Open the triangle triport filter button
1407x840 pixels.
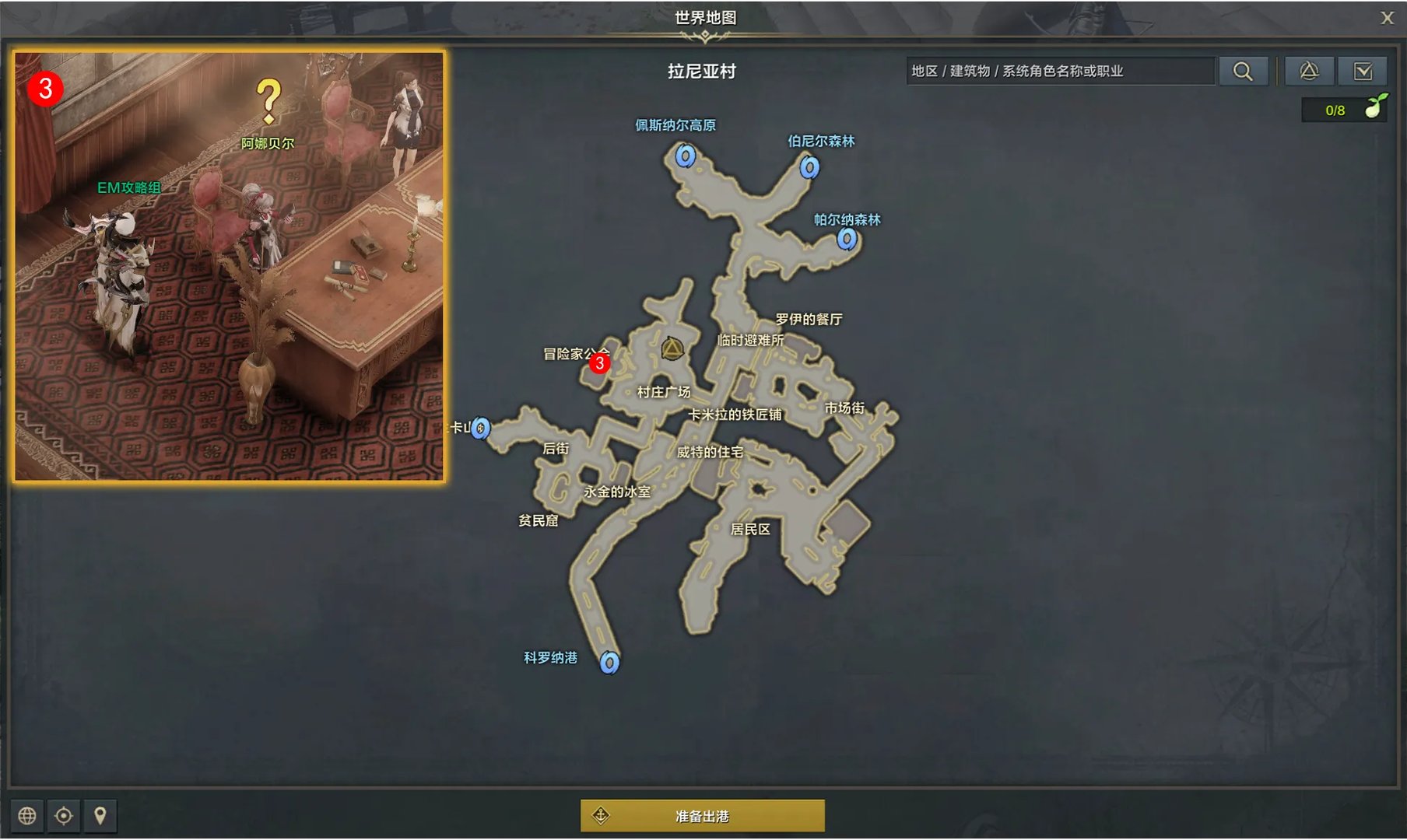click(x=1309, y=72)
